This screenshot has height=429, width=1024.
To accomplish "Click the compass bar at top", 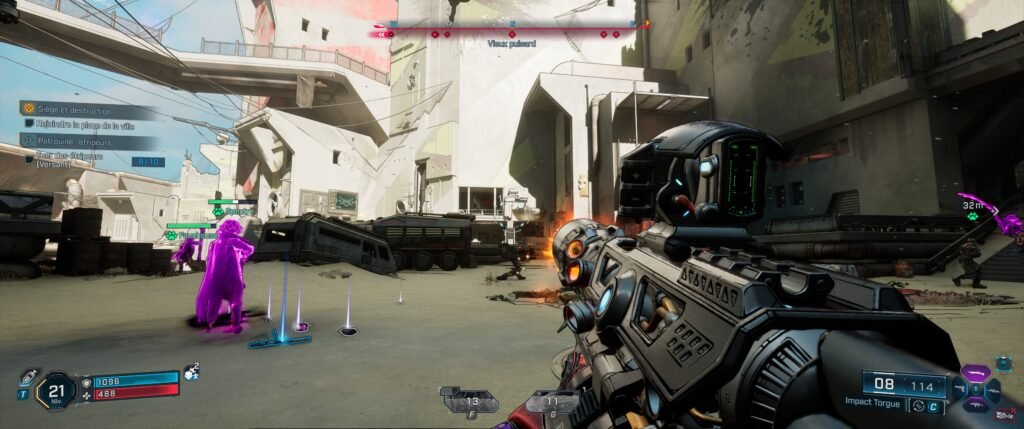I will tap(511, 32).
